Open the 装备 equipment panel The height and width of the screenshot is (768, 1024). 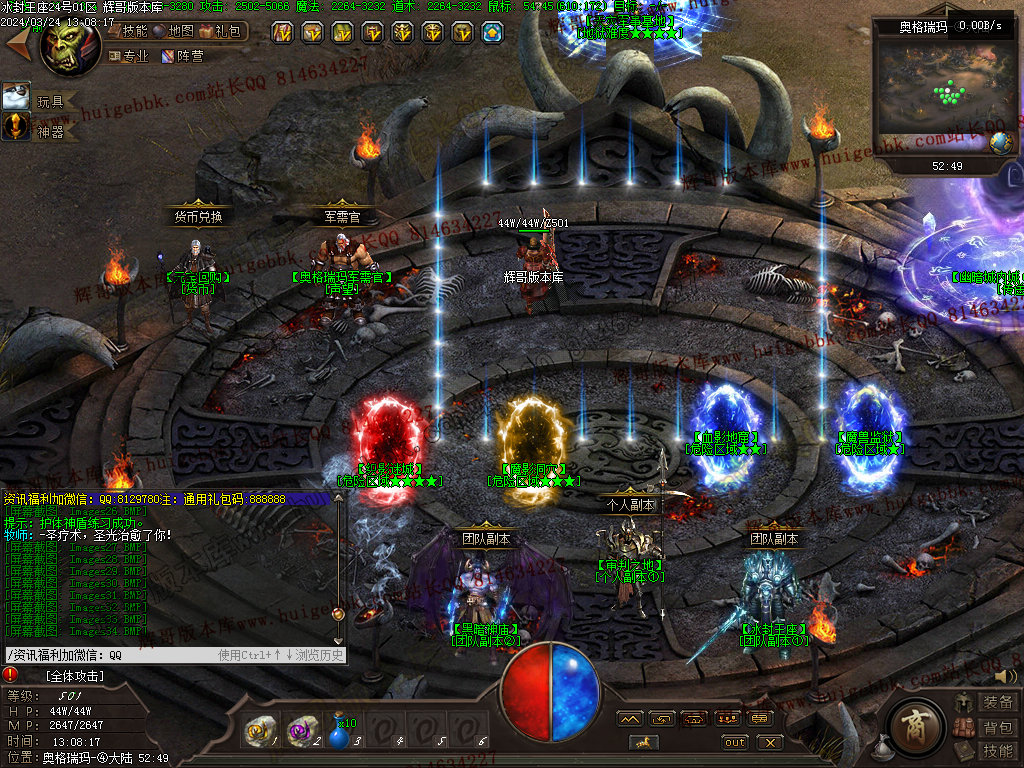[986, 702]
